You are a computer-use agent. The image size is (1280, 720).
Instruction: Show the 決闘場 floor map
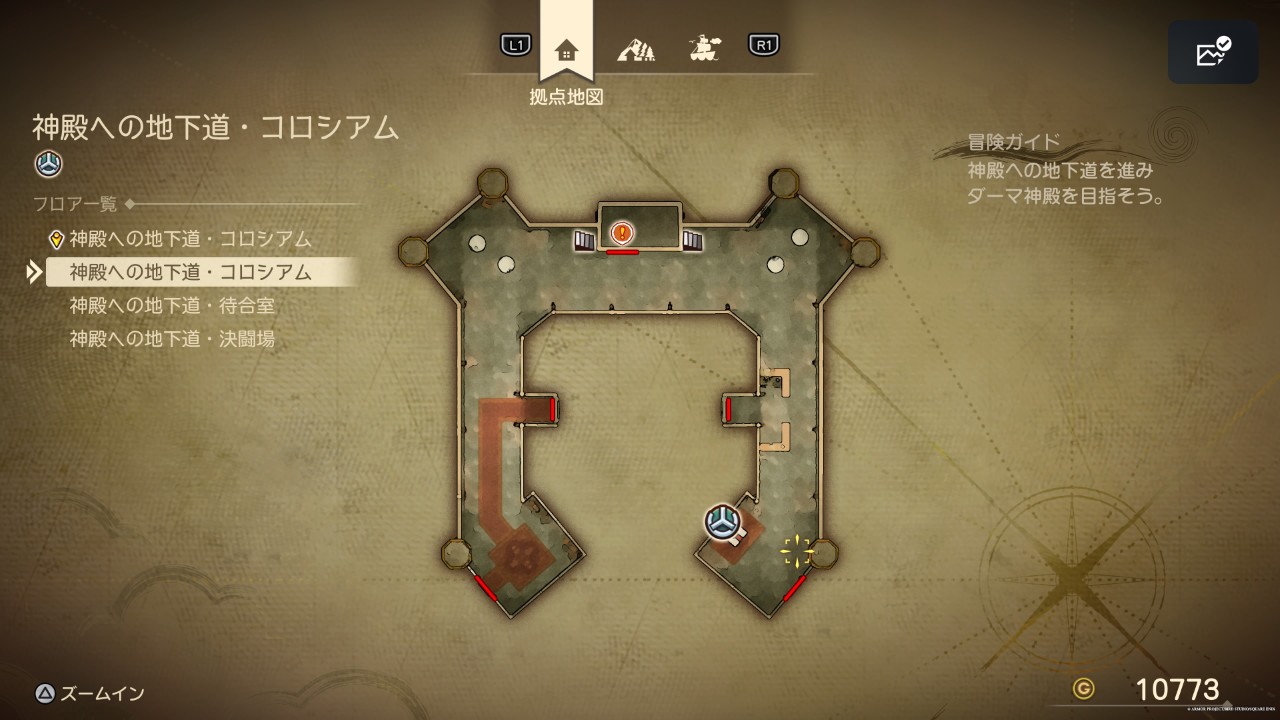pyautogui.click(x=172, y=339)
